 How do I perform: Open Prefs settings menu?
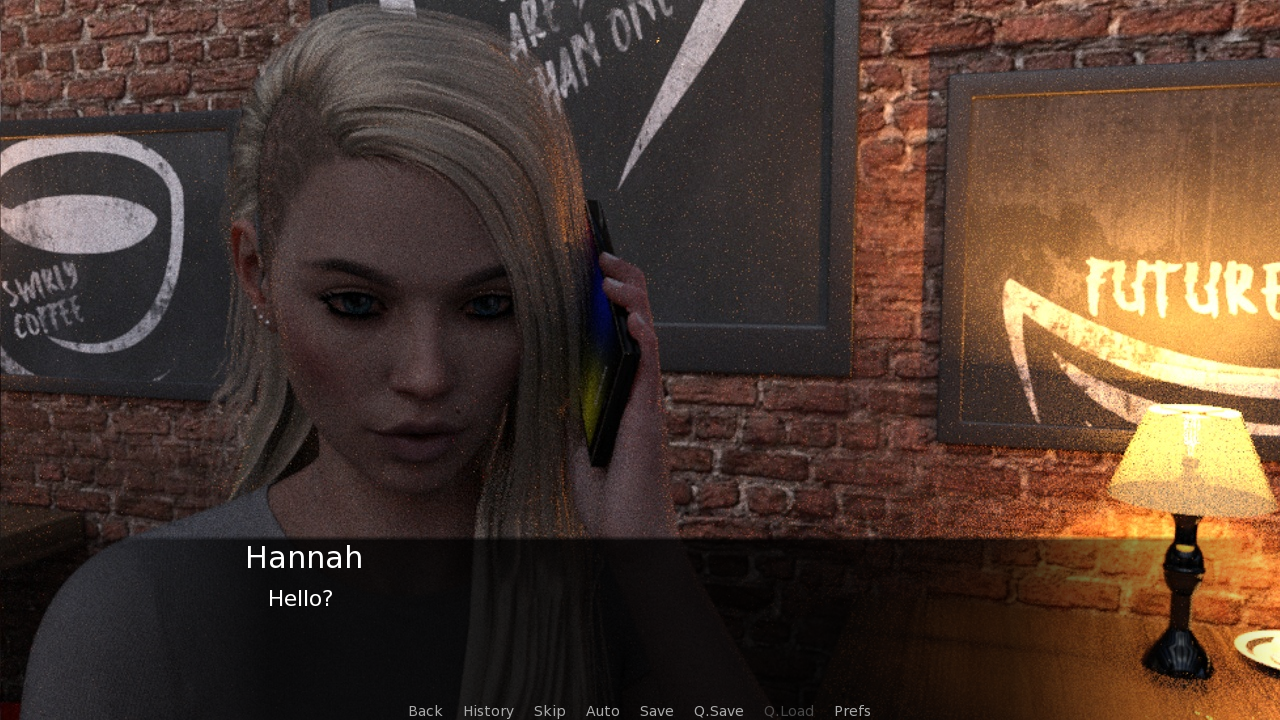852,711
